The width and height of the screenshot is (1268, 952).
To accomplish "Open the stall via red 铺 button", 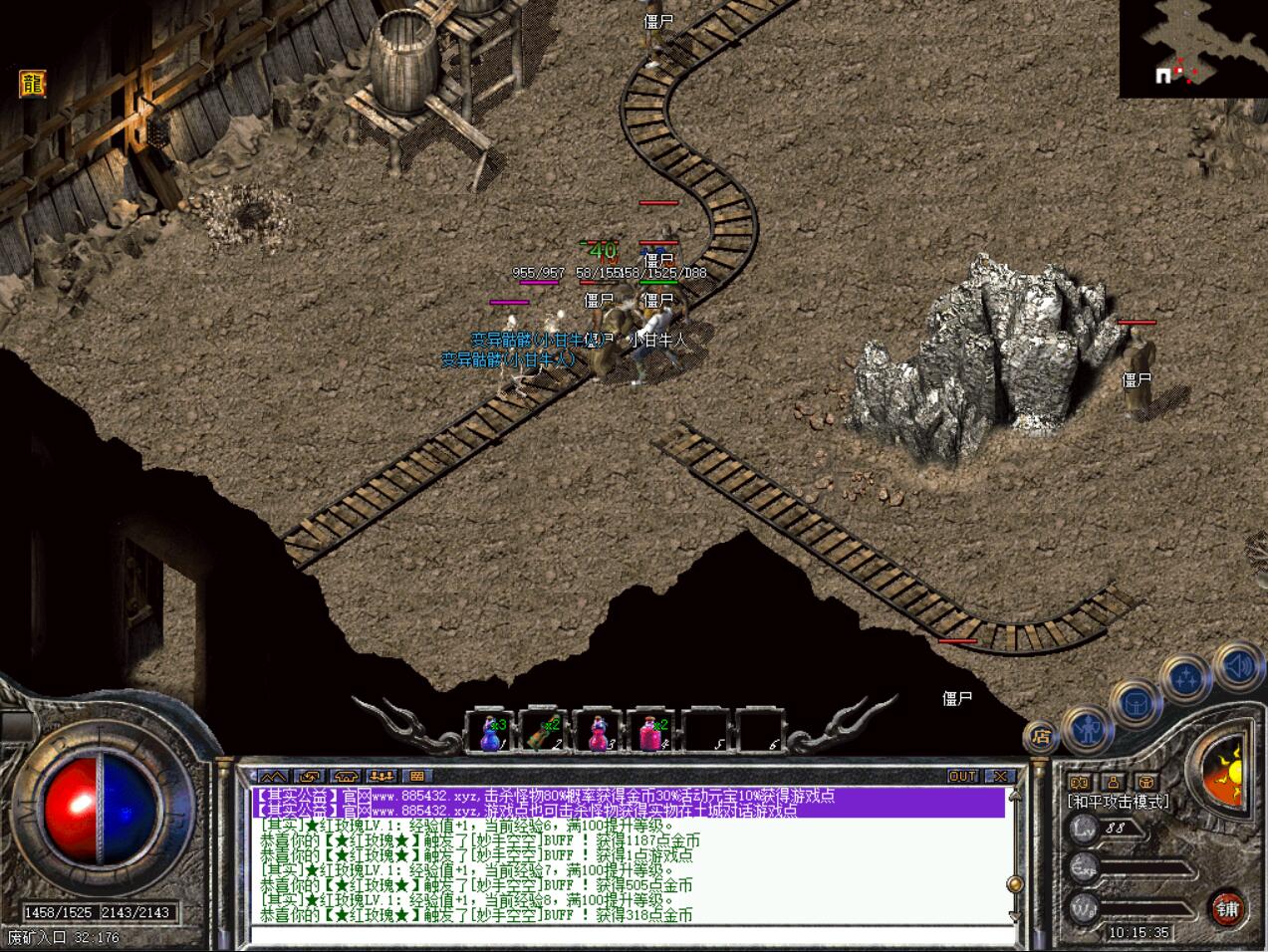I will coord(1227,907).
